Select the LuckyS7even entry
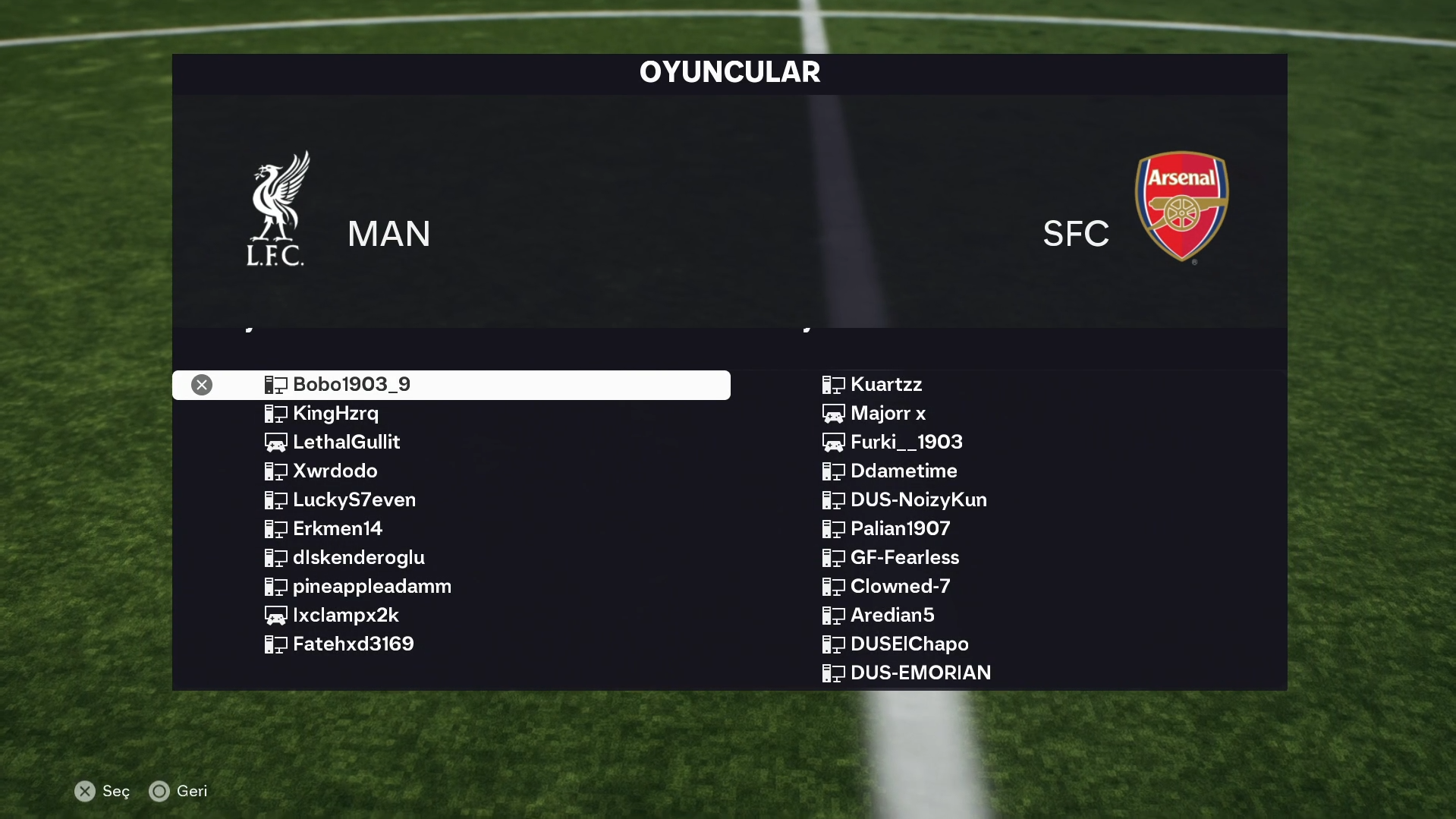This screenshot has width=1456, height=819. 354,500
